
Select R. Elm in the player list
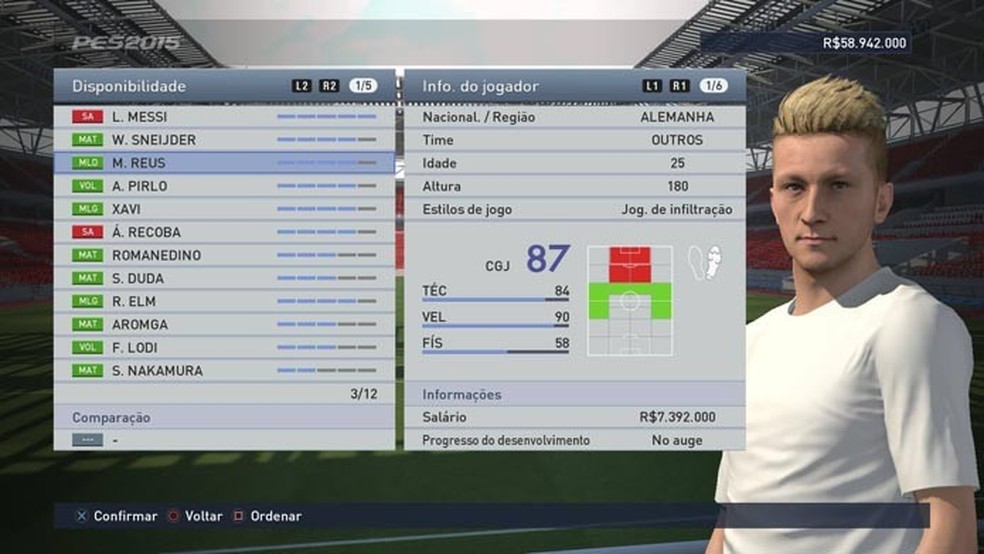pyautogui.click(x=224, y=301)
